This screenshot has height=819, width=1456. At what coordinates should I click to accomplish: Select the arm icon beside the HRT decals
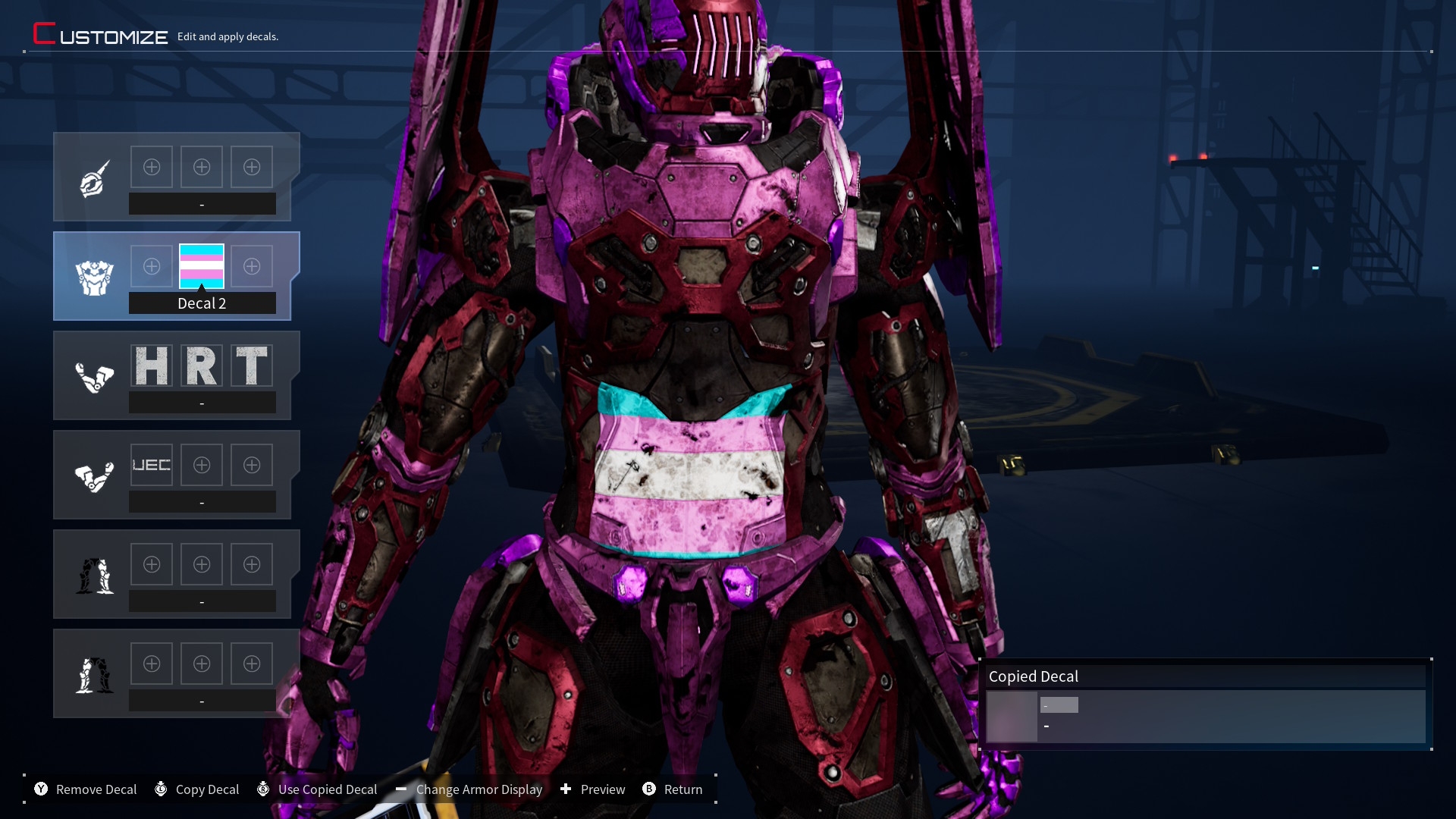pos(94,377)
